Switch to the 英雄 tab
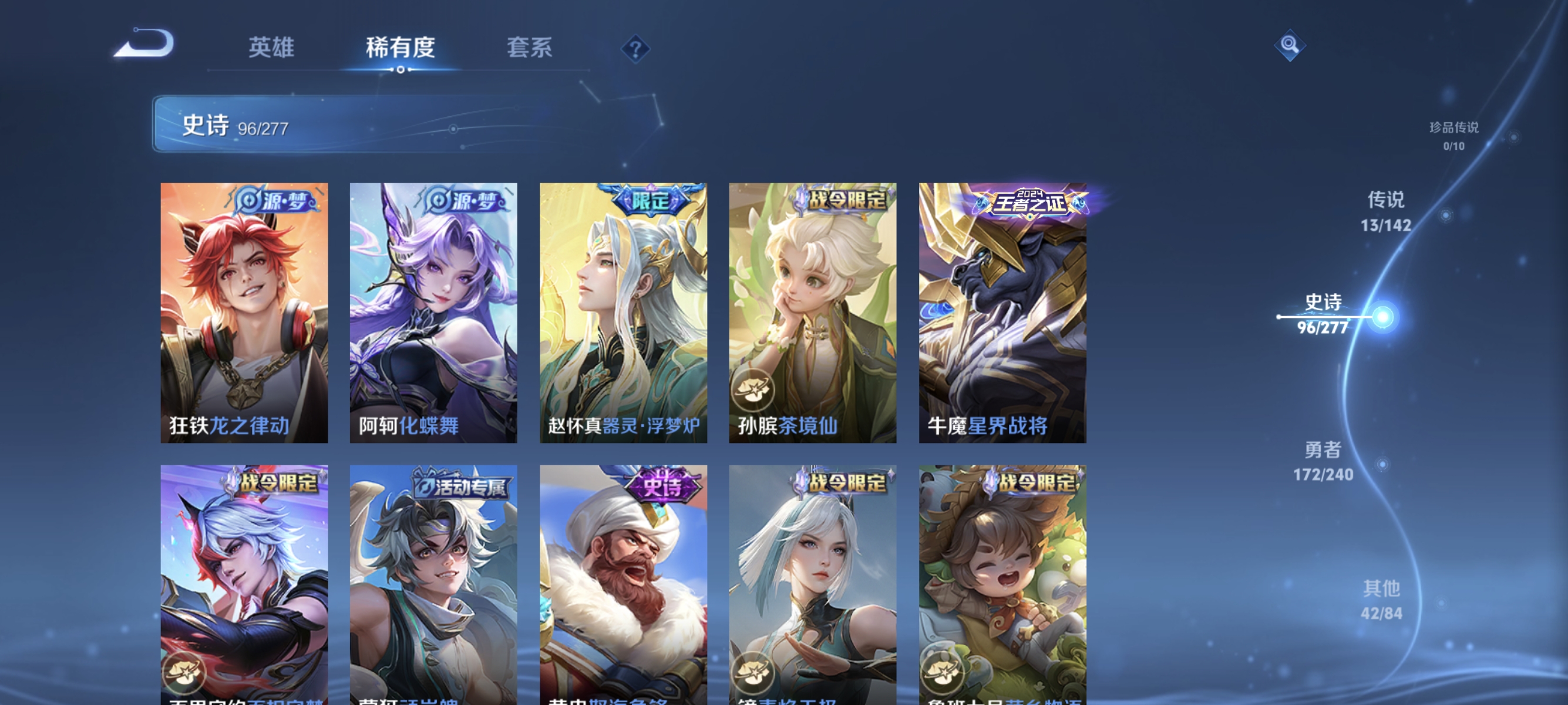Viewport: 1568px width, 705px height. point(272,47)
